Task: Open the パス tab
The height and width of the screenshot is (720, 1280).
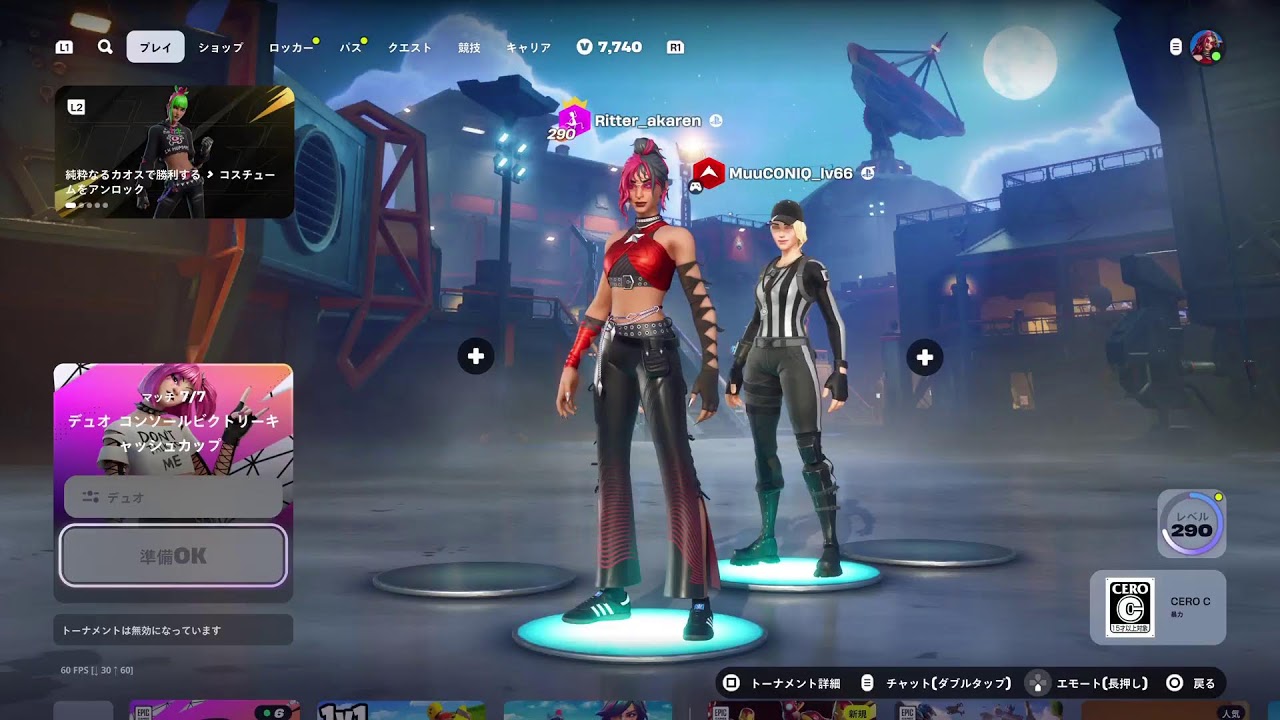Action: coord(350,47)
